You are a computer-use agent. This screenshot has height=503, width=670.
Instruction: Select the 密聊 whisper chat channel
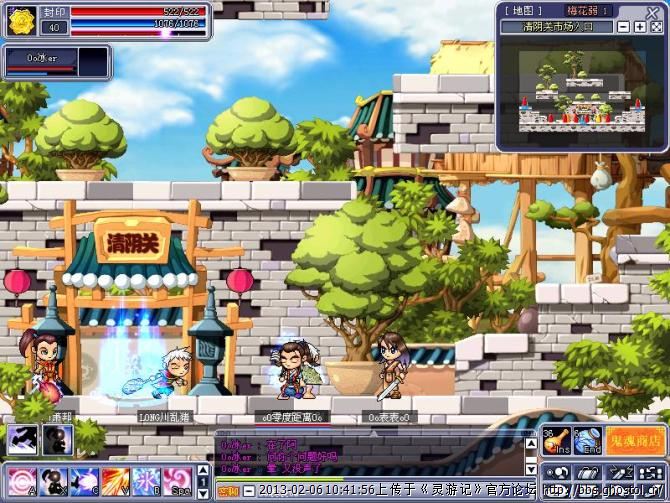(228, 491)
